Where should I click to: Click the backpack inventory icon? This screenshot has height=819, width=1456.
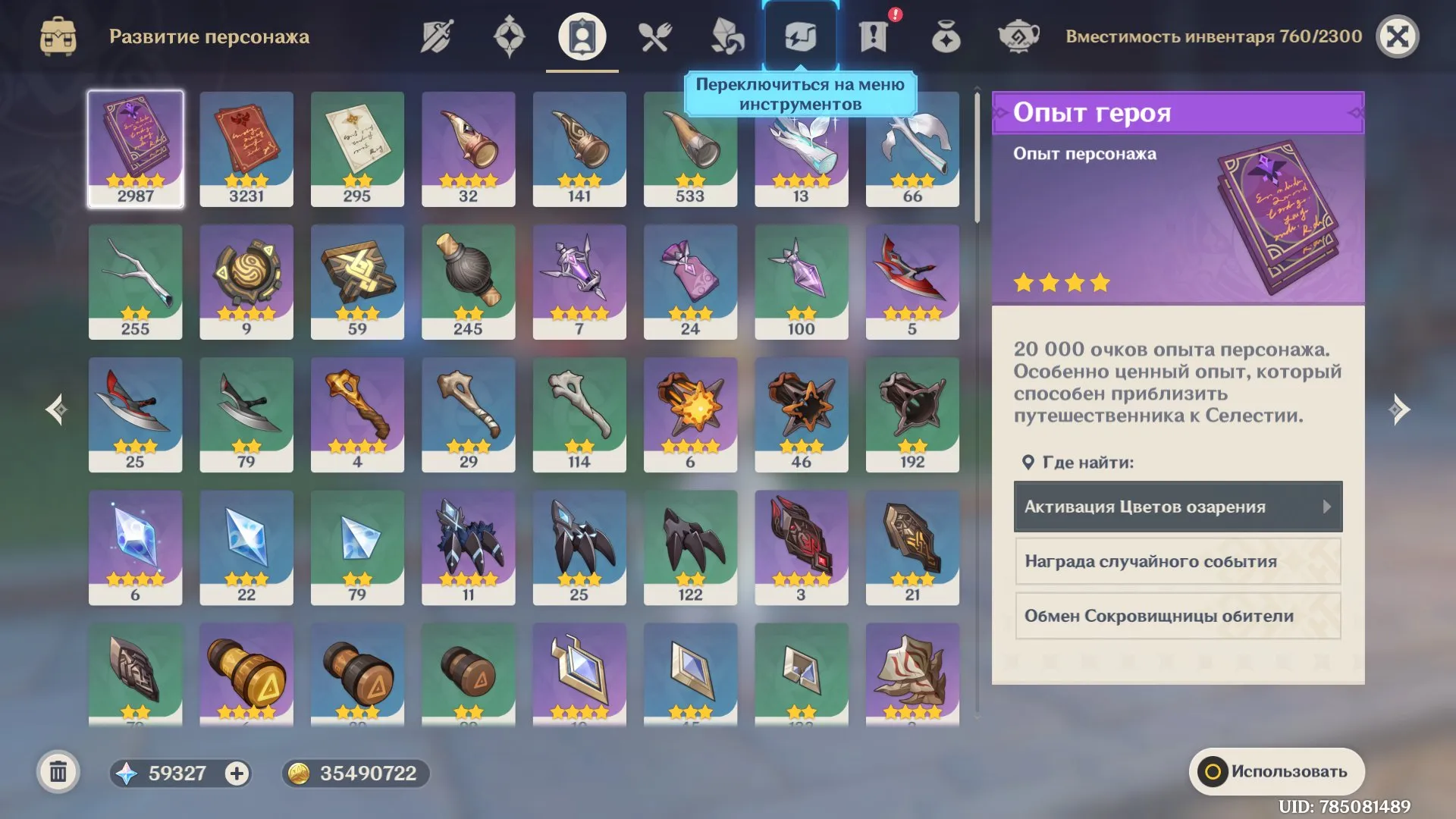[58, 34]
